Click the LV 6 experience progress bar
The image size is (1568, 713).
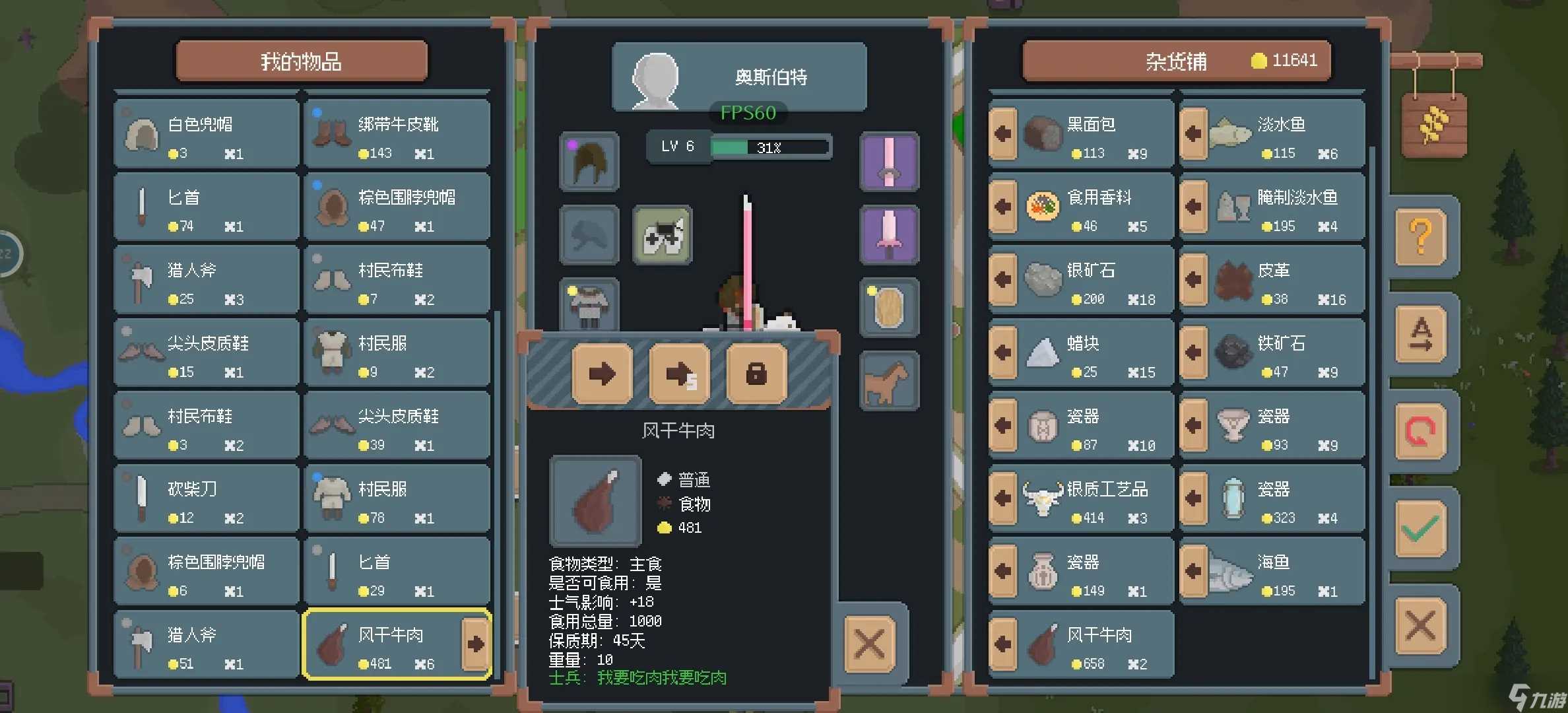point(769,147)
